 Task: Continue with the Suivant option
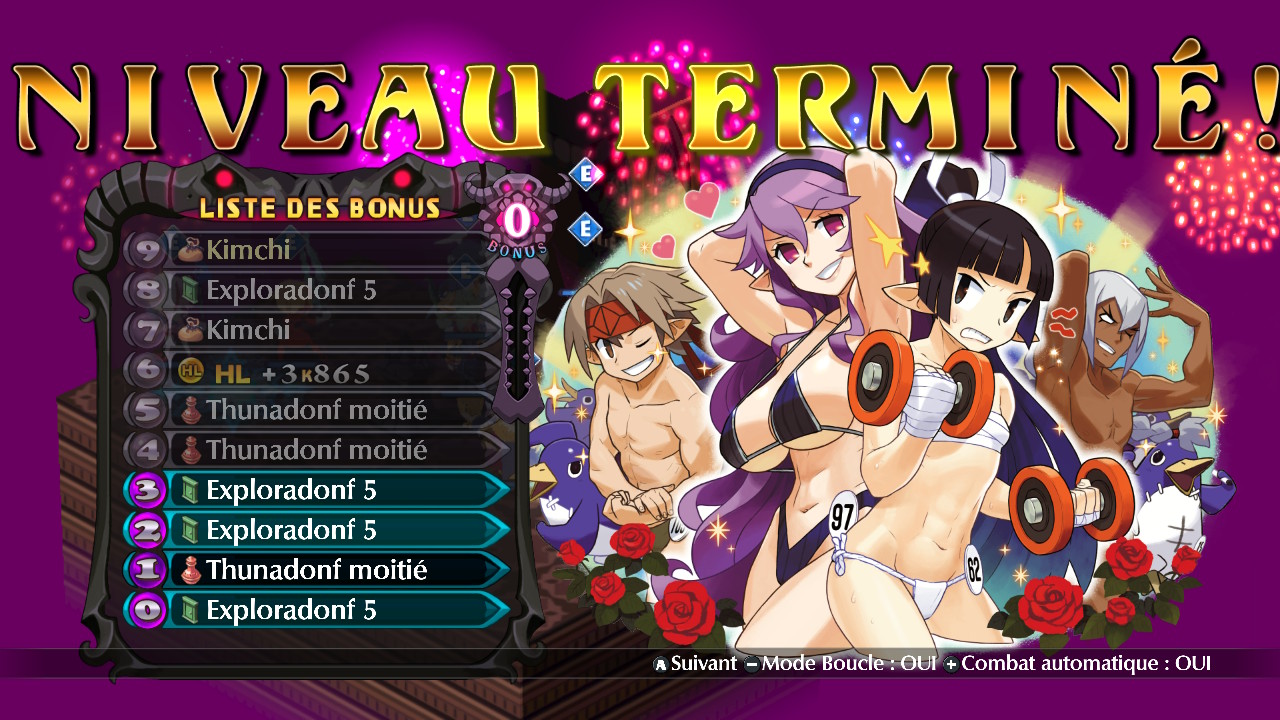695,663
